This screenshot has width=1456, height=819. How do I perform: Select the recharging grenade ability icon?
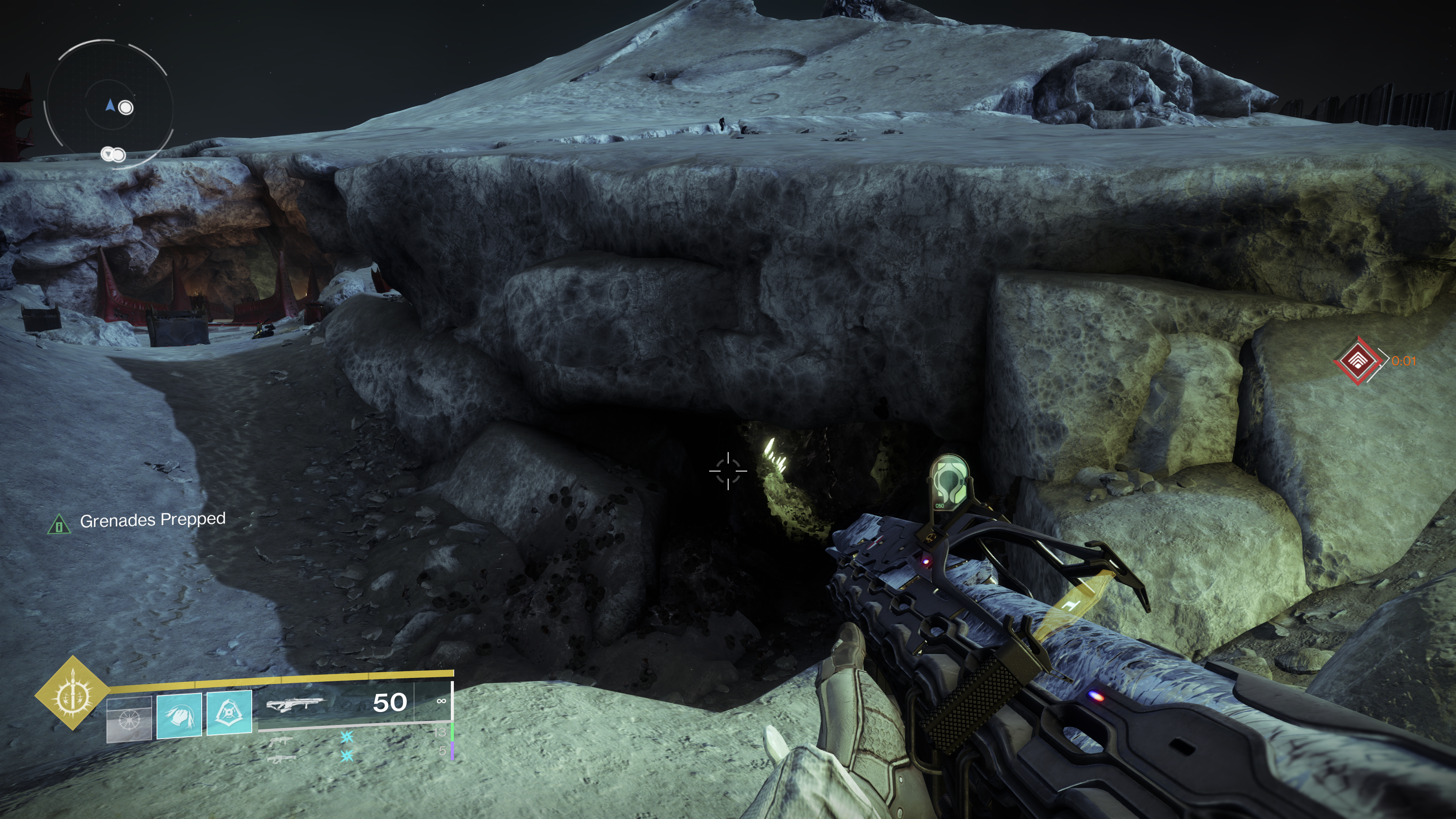pyautogui.click(x=129, y=719)
